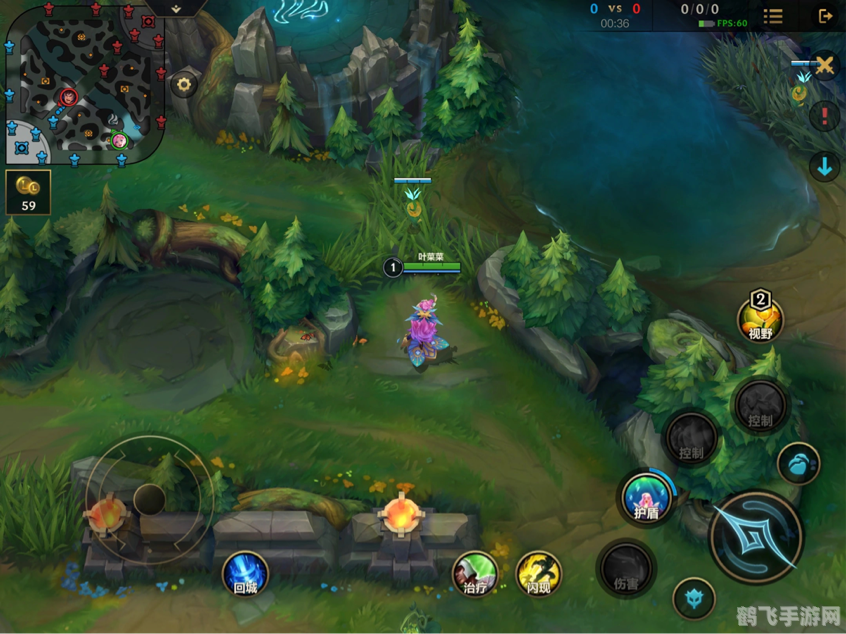Activate the 护盾 shield ability

click(x=646, y=497)
